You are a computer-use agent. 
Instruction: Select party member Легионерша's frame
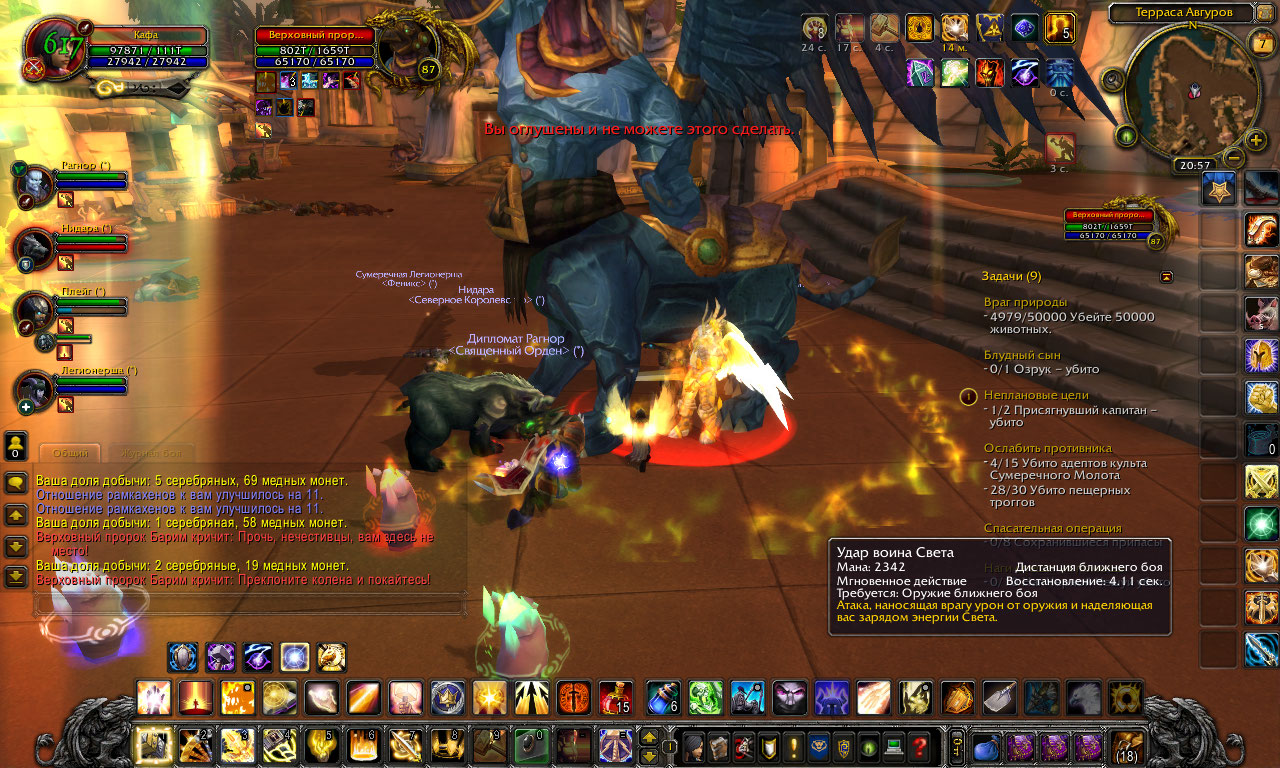[92, 385]
